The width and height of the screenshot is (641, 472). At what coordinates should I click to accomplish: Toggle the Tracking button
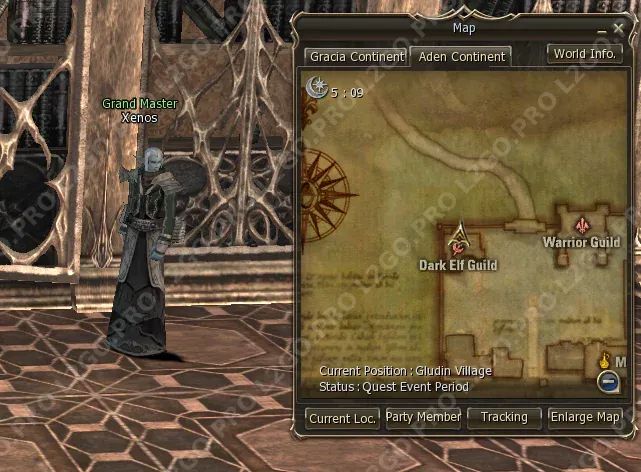[504, 417]
